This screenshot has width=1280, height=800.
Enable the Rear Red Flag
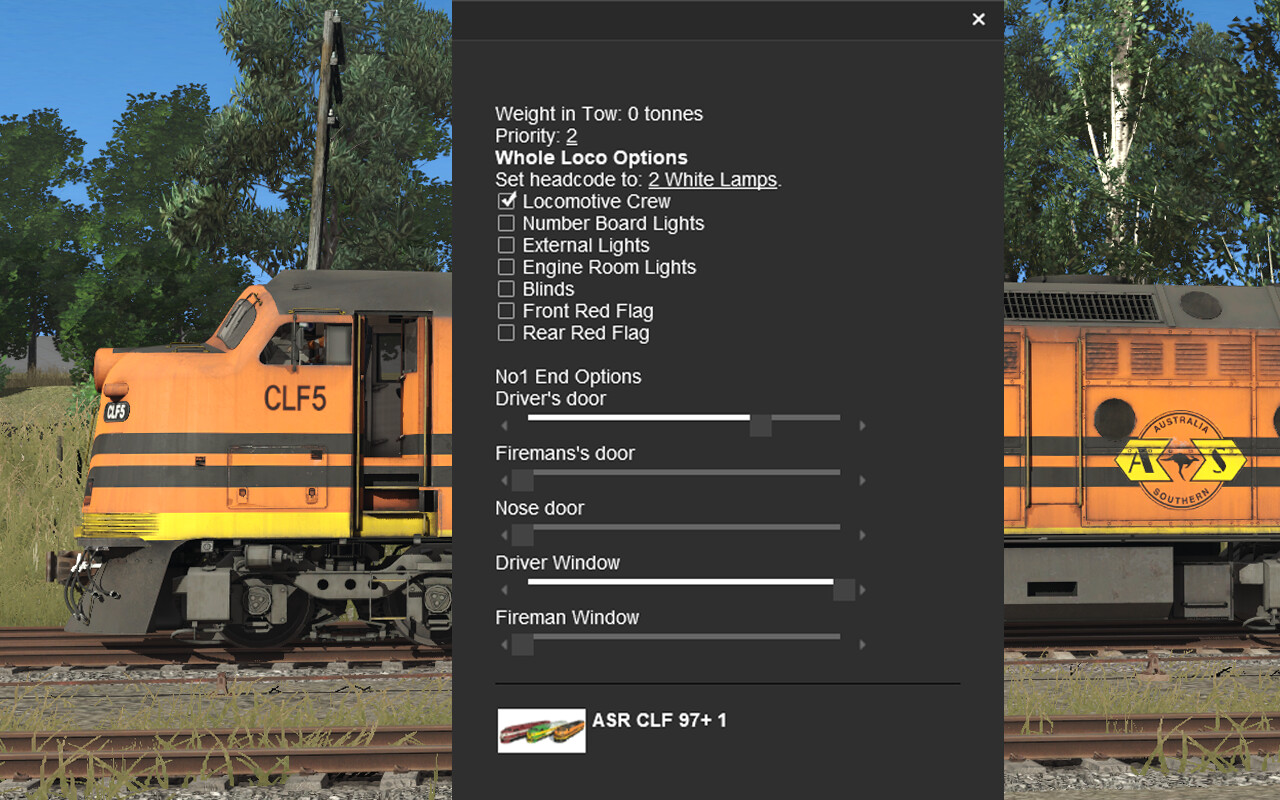506,333
